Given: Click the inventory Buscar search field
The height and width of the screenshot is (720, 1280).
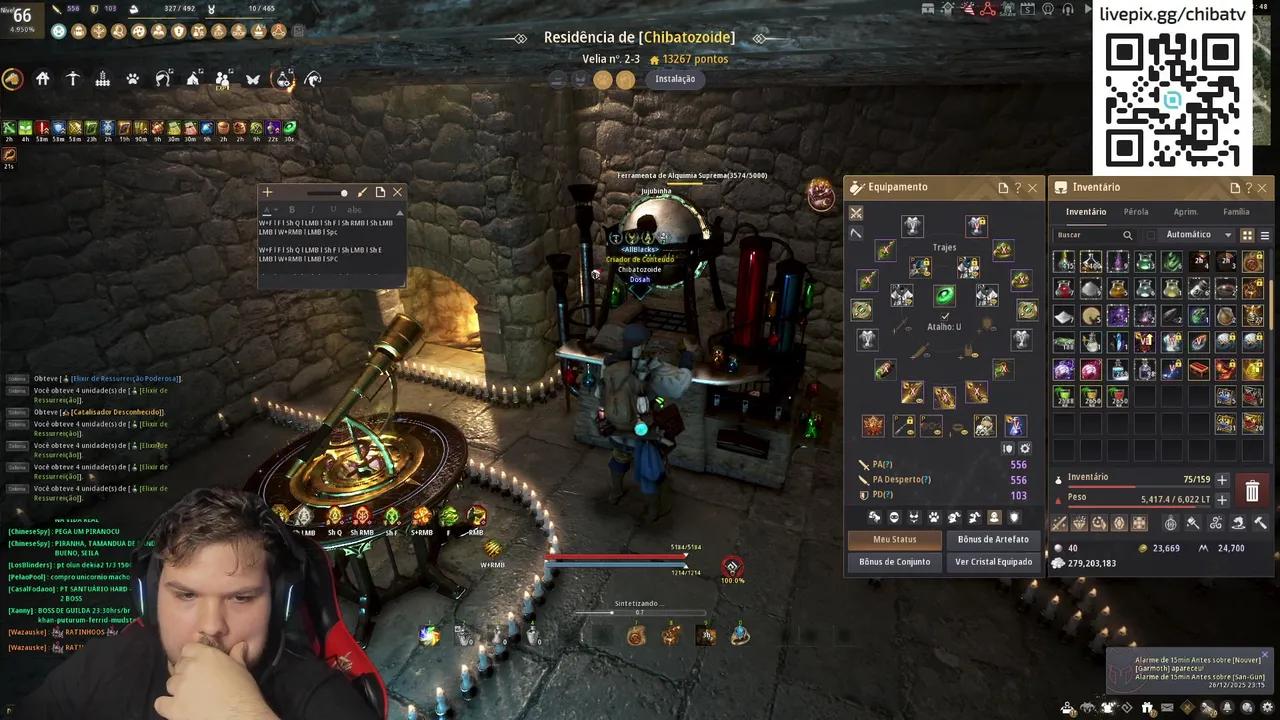Looking at the screenshot, I should [x=1090, y=235].
